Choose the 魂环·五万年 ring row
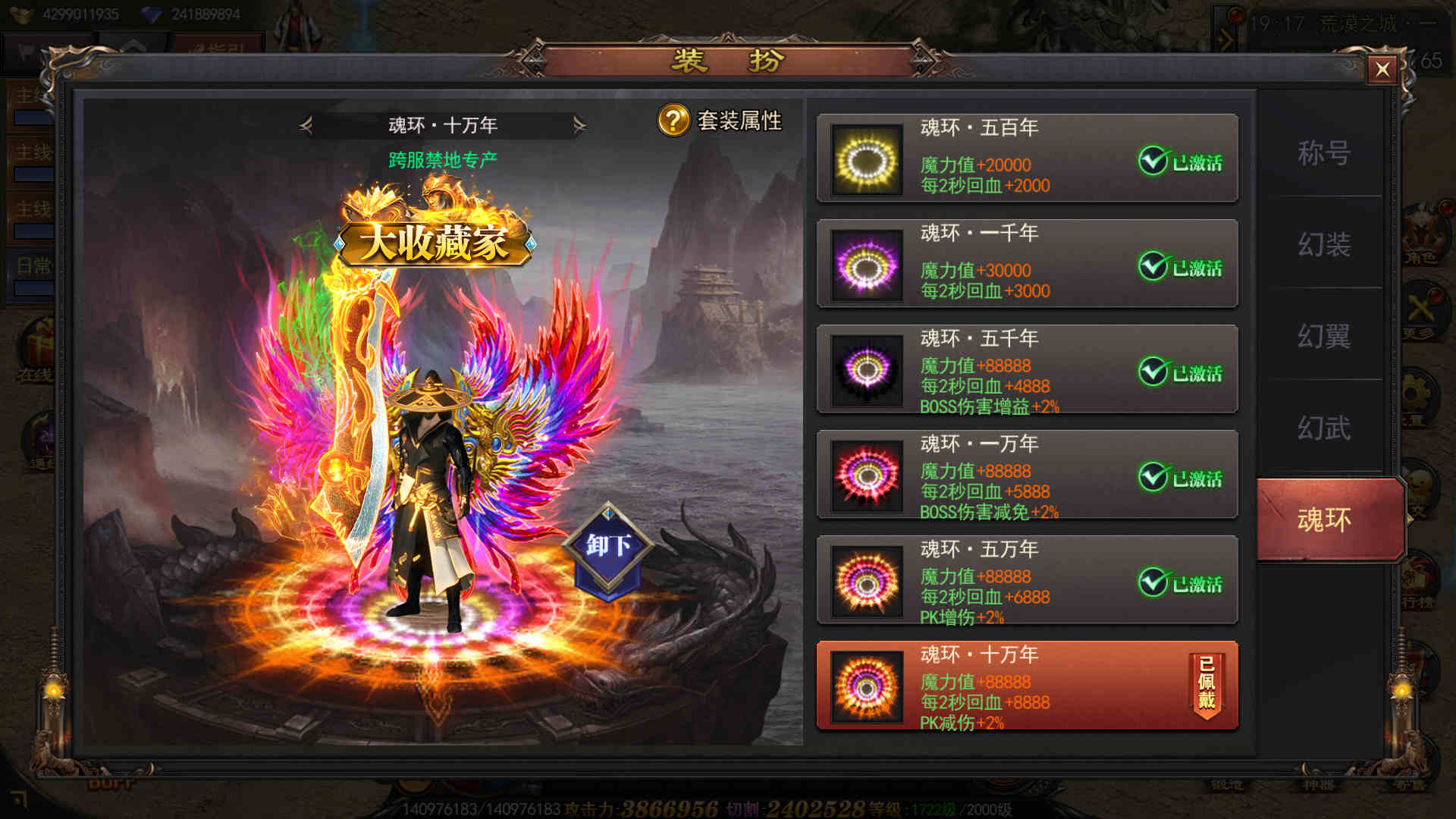 point(1027,580)
